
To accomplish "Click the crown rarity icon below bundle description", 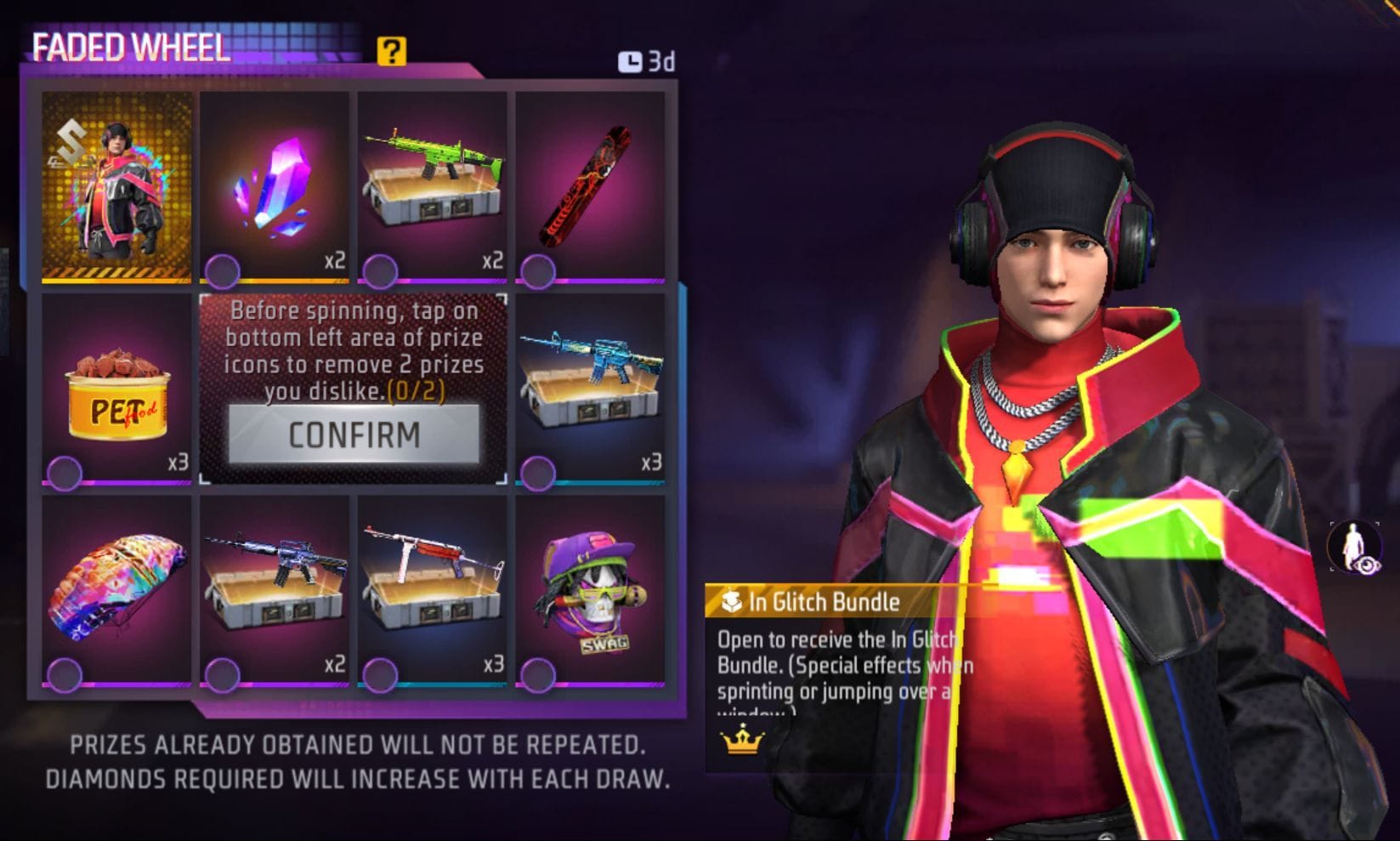I will click(741, 743).
